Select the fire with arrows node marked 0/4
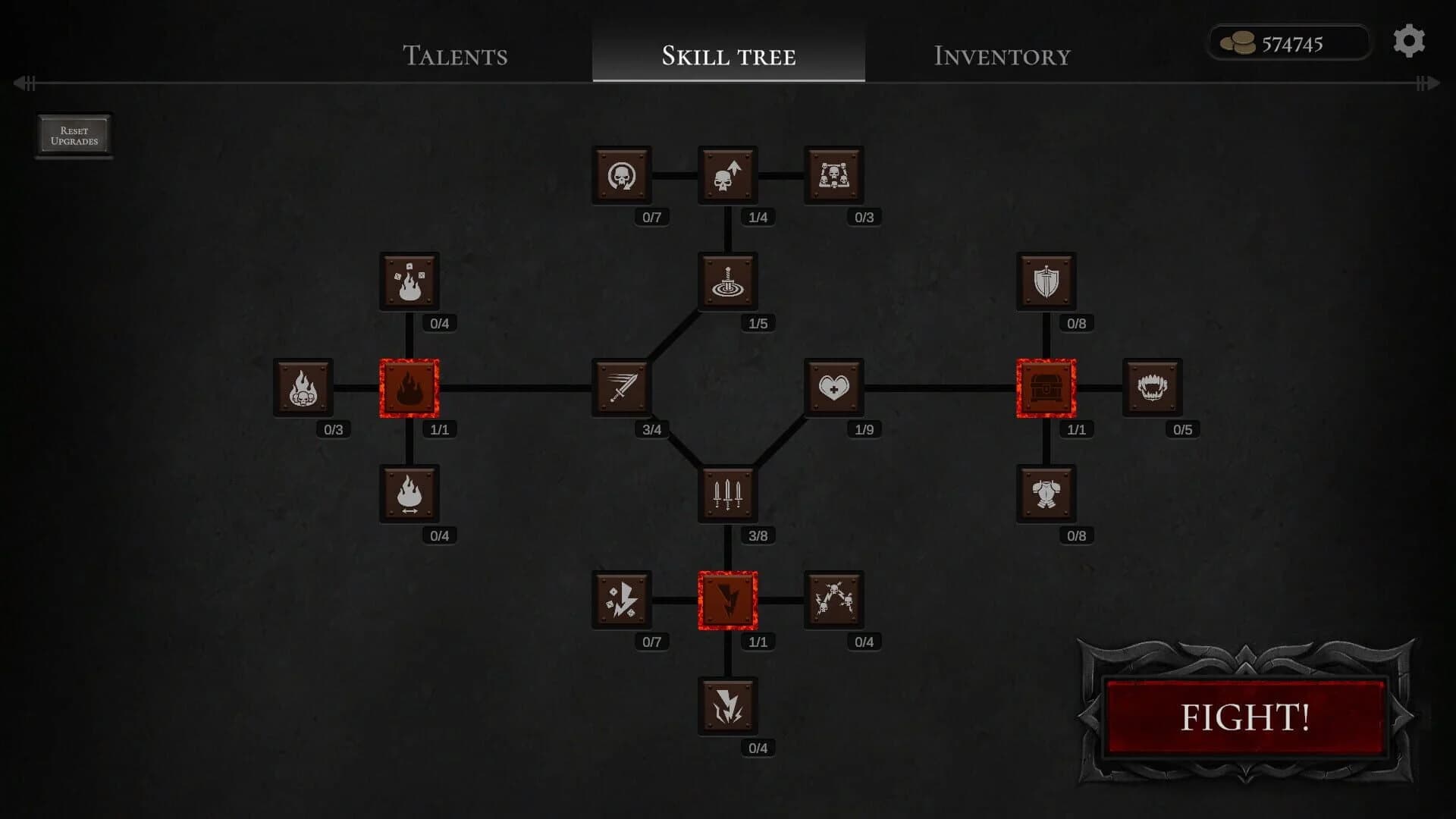This screenshot has height=819, width=1456. pyautogui.click(x=409, y=494)
